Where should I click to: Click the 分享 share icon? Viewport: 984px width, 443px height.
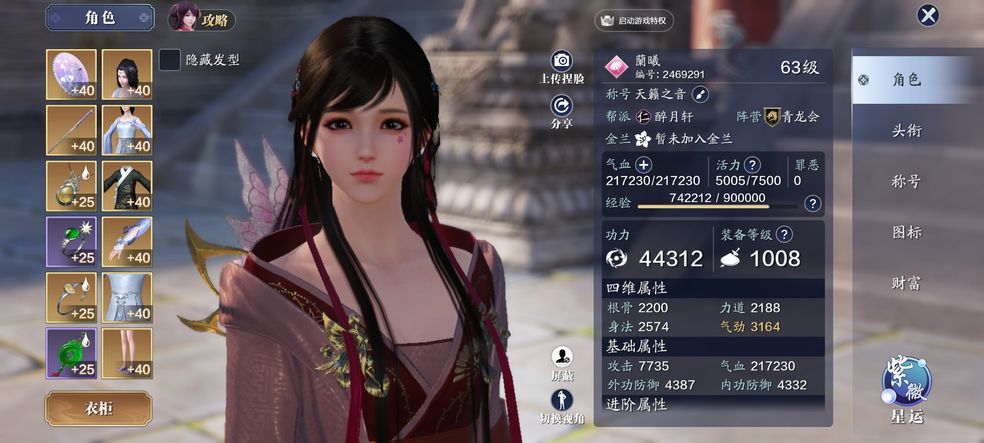pyautogui.click(x=562, y=105)
